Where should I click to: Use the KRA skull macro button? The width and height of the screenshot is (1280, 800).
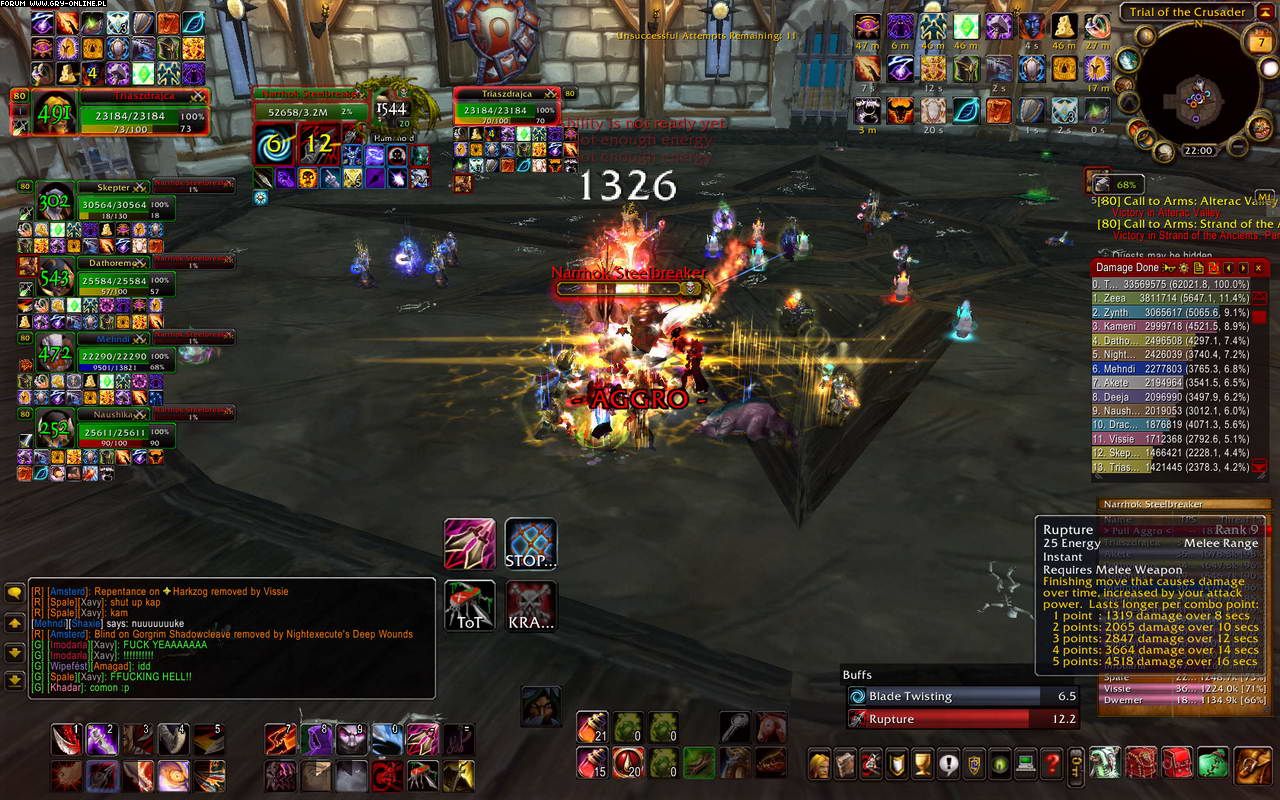pos(530,605)
